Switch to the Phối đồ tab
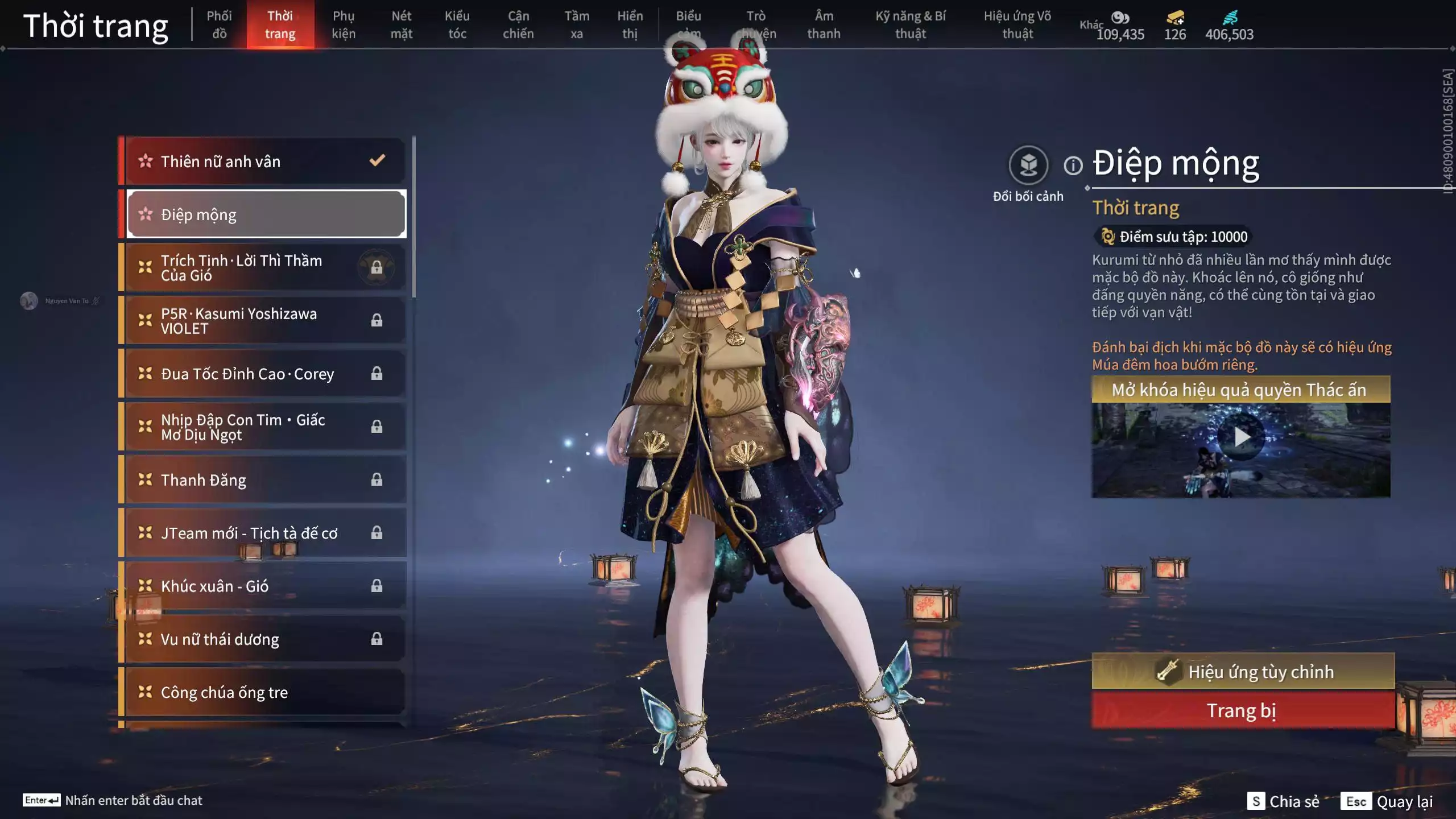The image size is (1456, 819). click(x=219, y=24)
